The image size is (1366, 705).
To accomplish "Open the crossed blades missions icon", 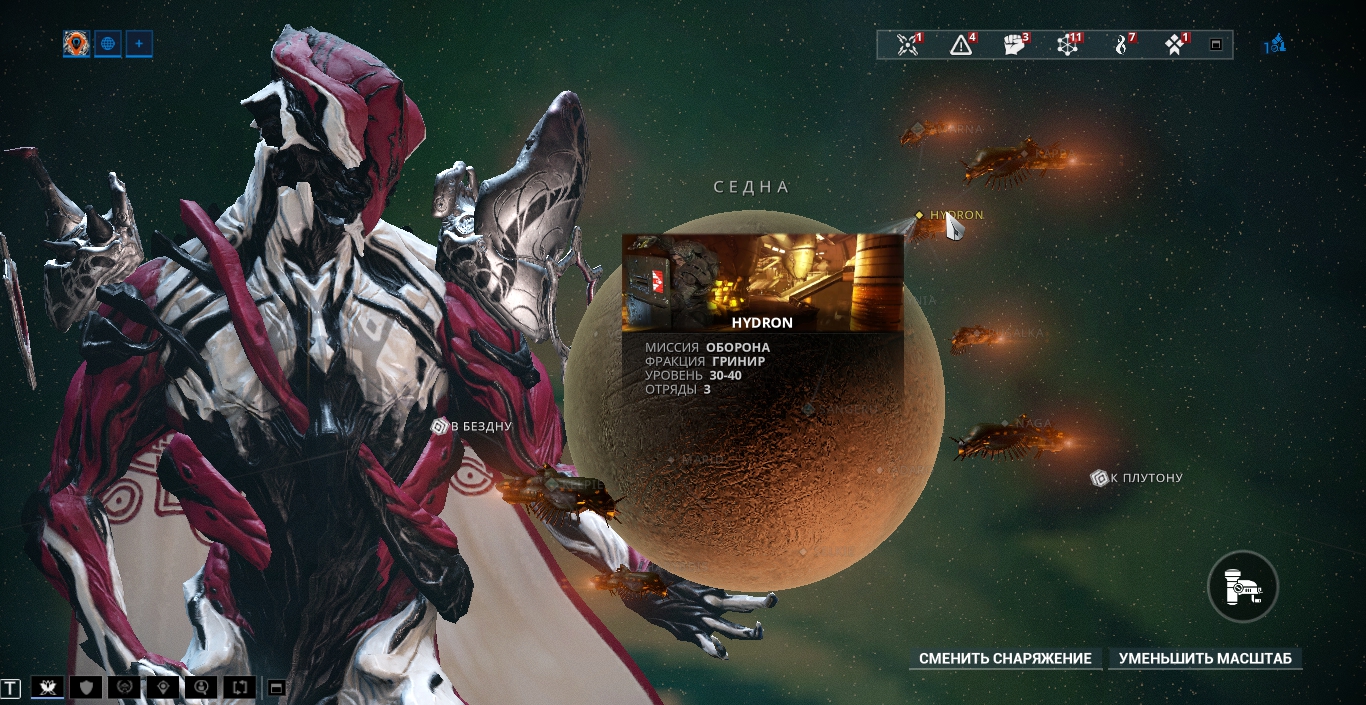I will click(908, 45).
